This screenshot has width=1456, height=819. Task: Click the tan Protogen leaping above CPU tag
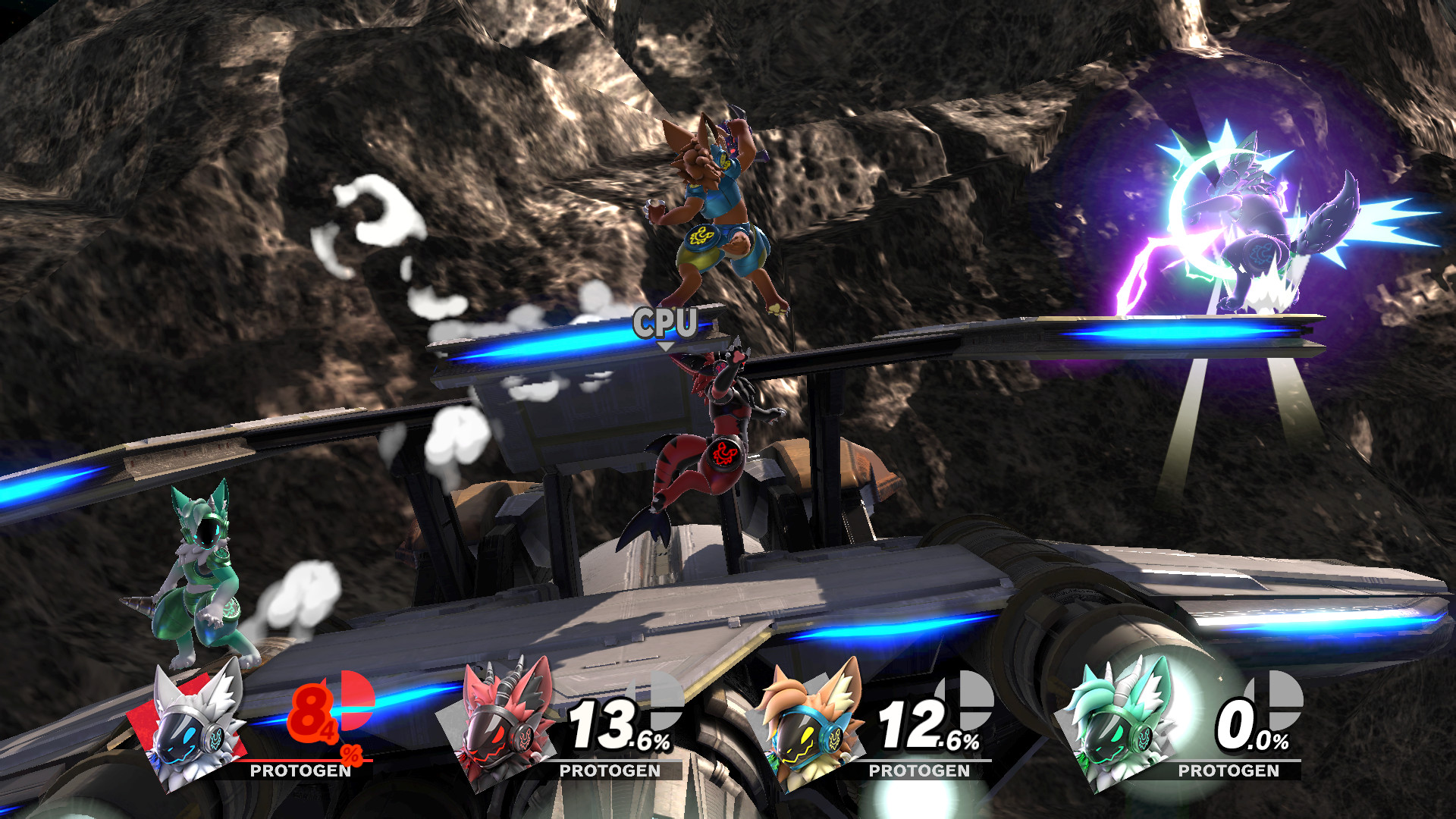[713, 212]
